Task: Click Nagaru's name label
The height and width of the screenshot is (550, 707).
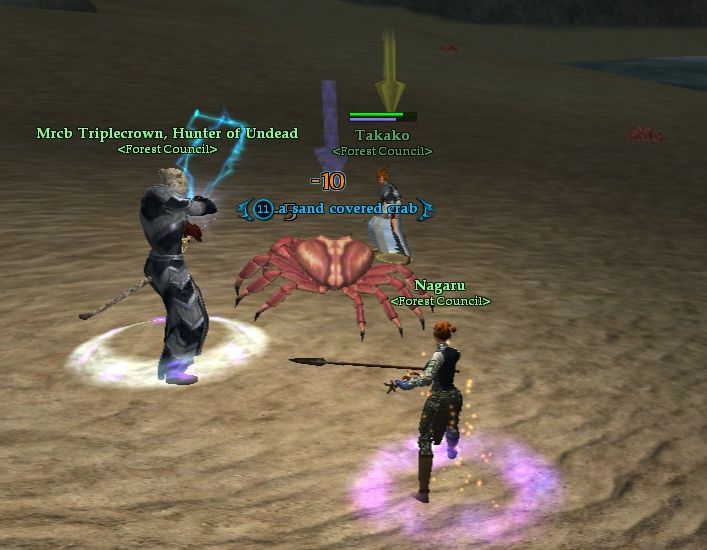Action: click(440, 286)
